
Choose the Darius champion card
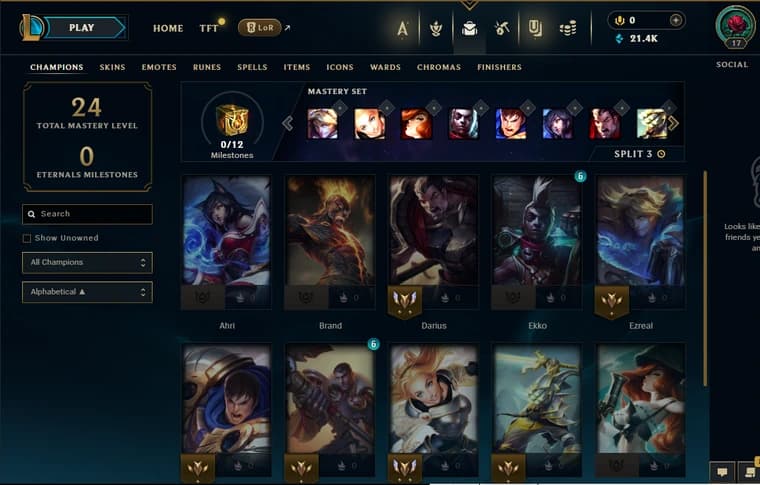433,240
